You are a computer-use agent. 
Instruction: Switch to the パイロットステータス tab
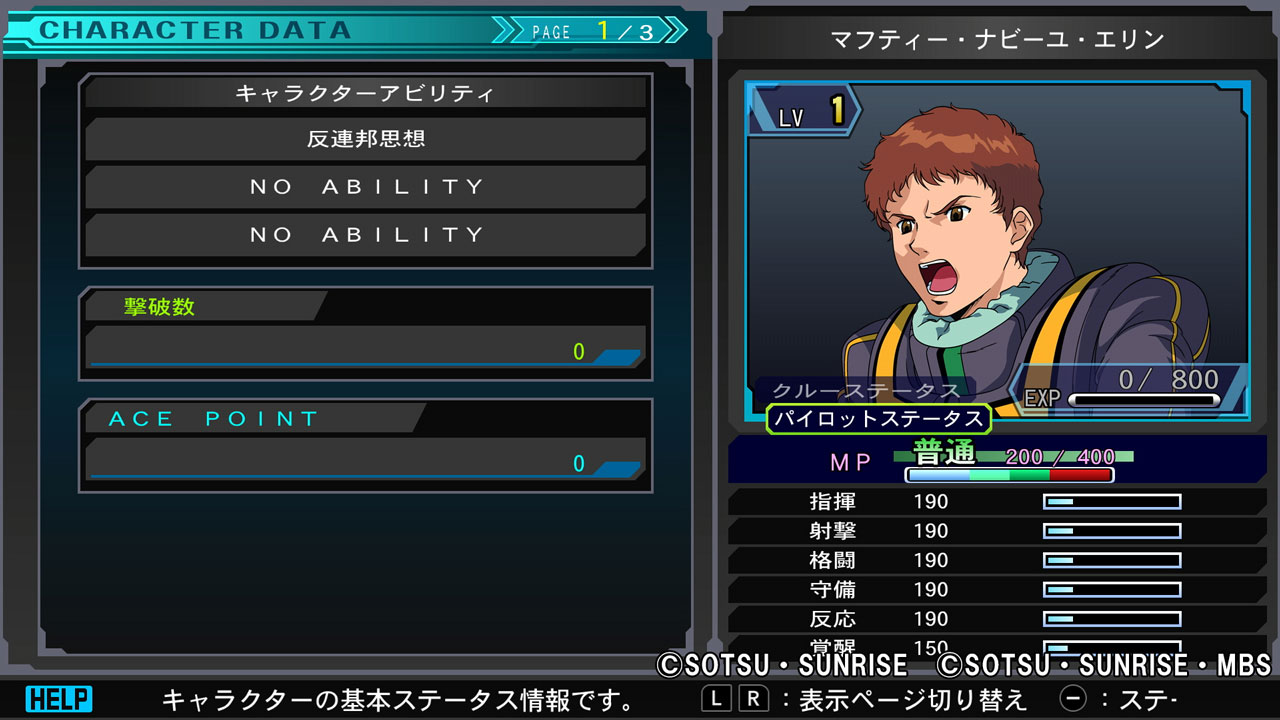point(879,418)
